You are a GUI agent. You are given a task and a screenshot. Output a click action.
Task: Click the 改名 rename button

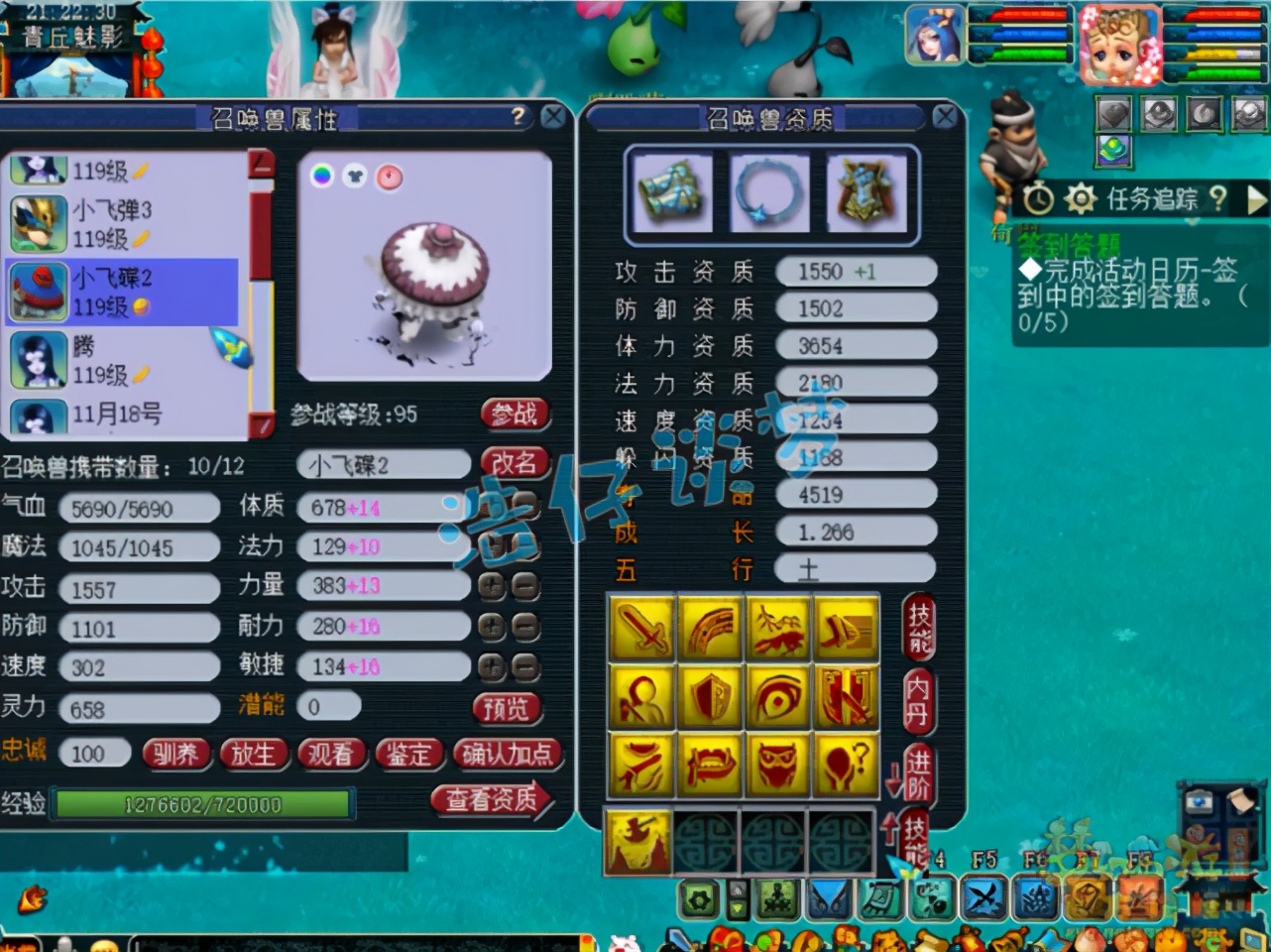point(515,462)
